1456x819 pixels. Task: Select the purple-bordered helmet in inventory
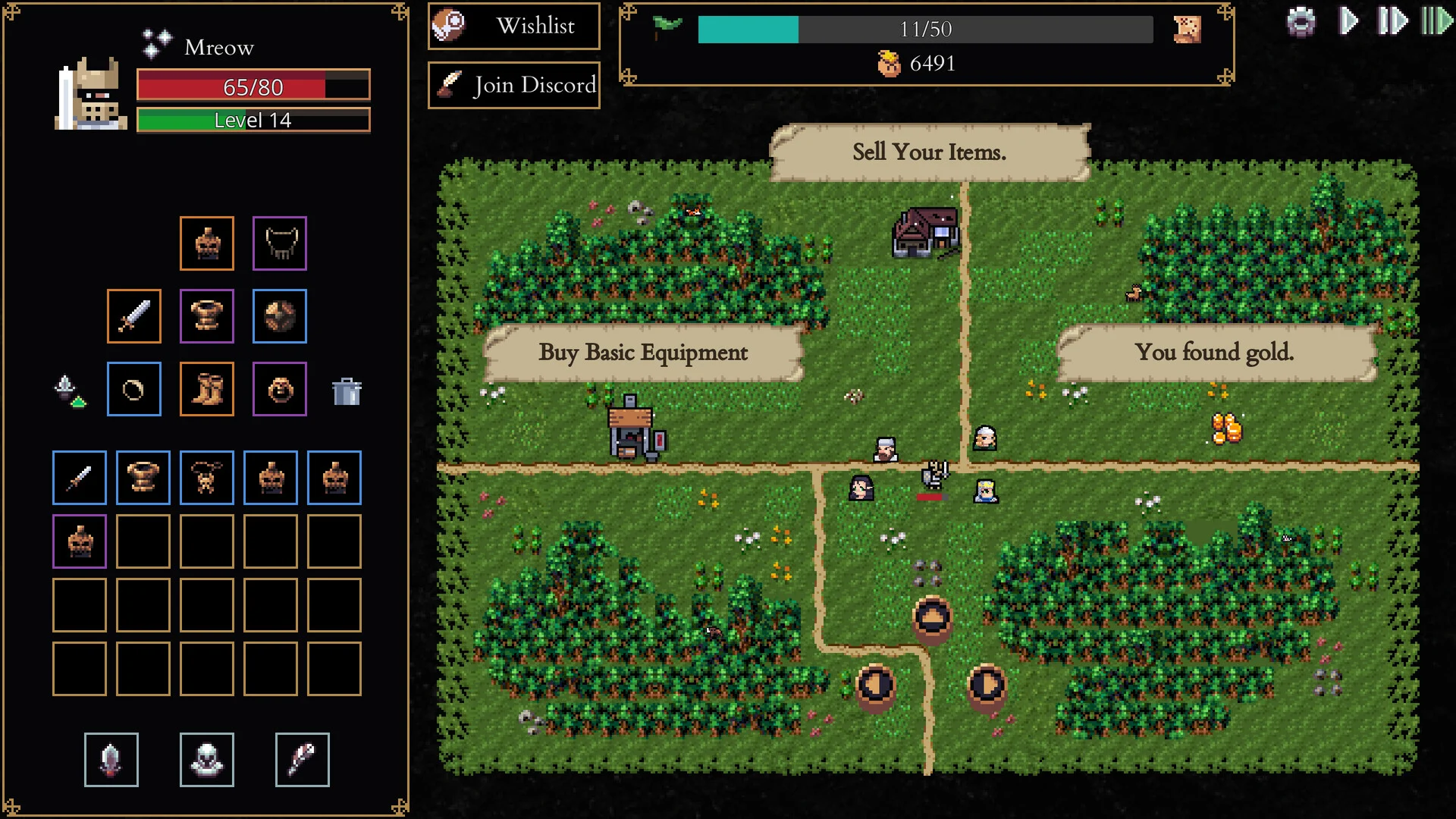click(80, 541)
